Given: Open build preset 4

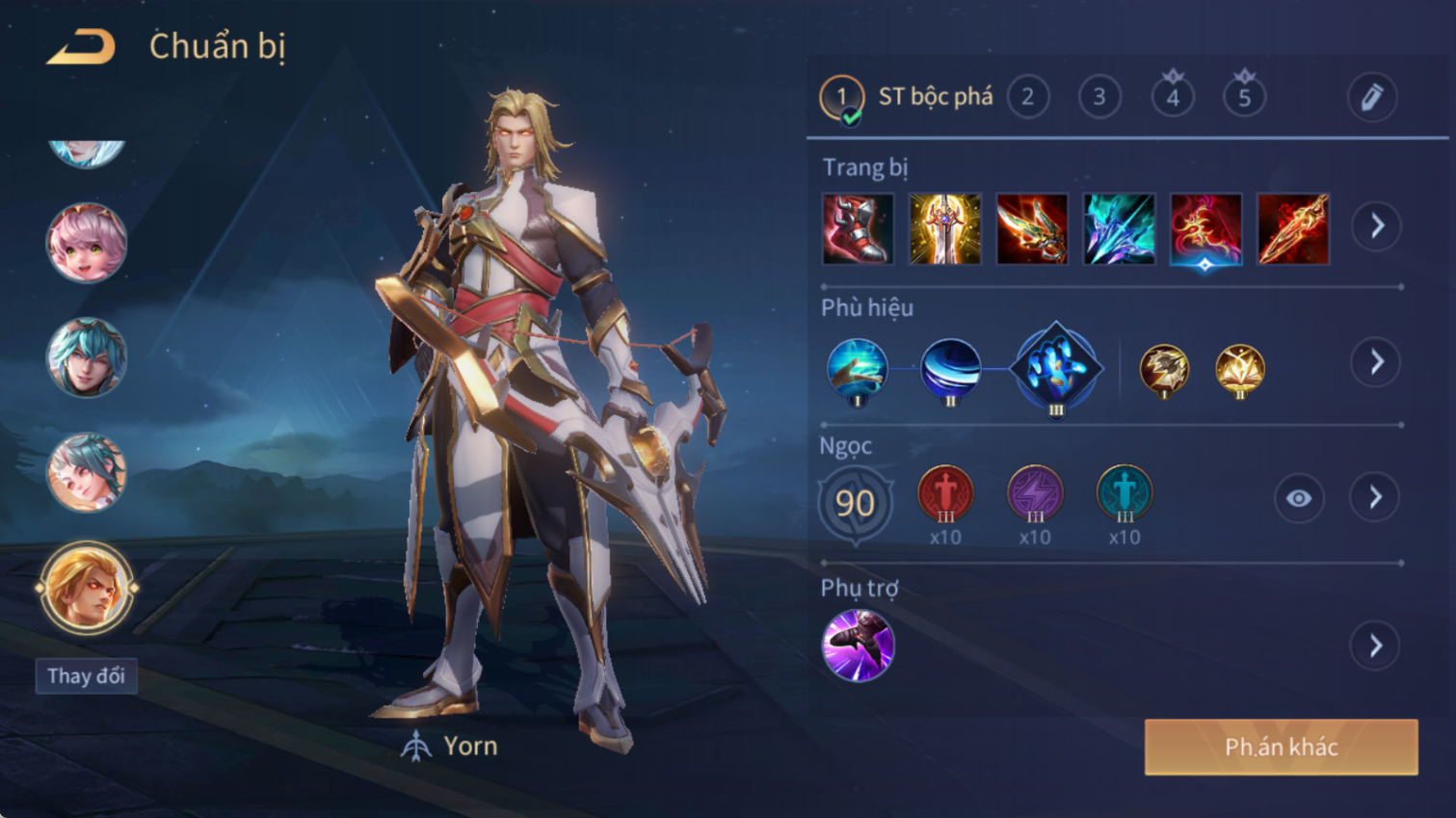Looking at the screenshot, I should pyautogui.click(x=1172, y=97).
